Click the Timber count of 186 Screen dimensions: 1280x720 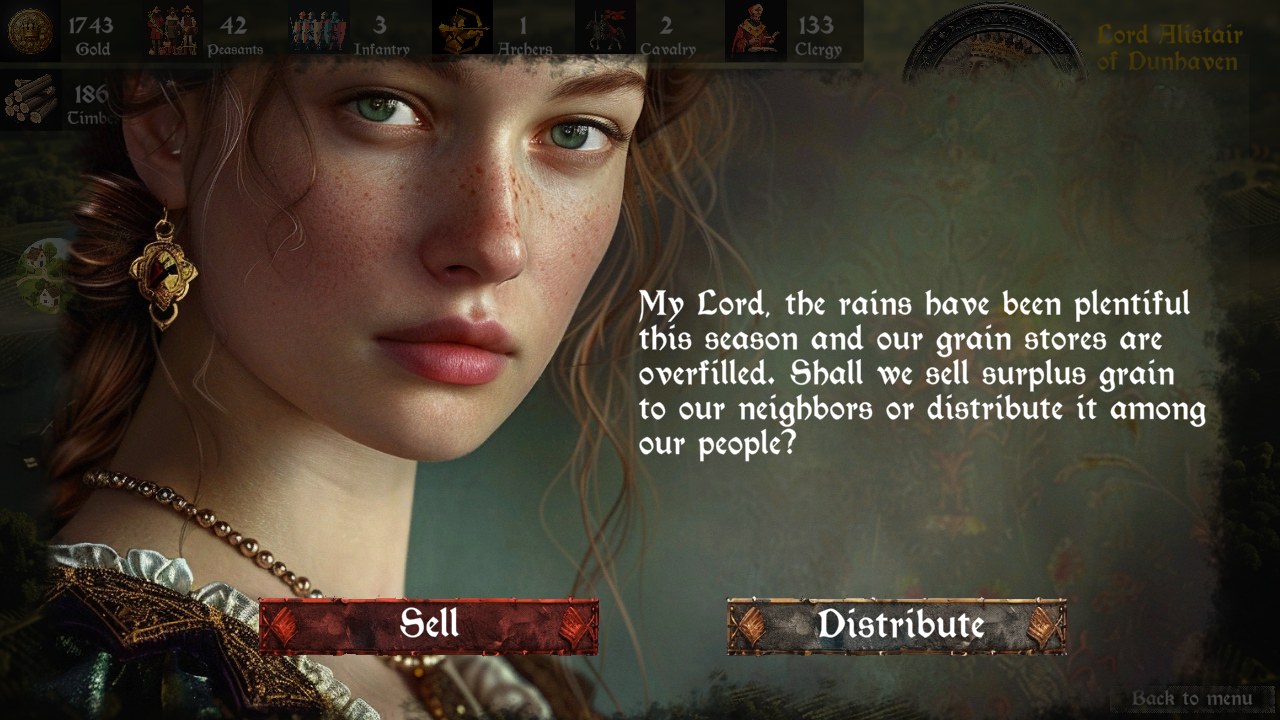(88, 92)
